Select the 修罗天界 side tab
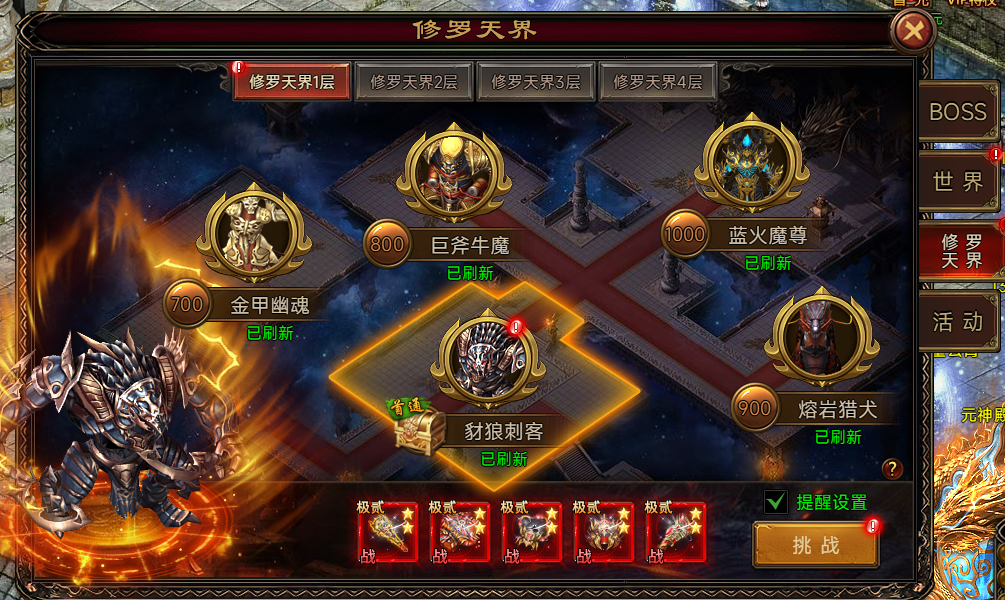 (960, 249)
